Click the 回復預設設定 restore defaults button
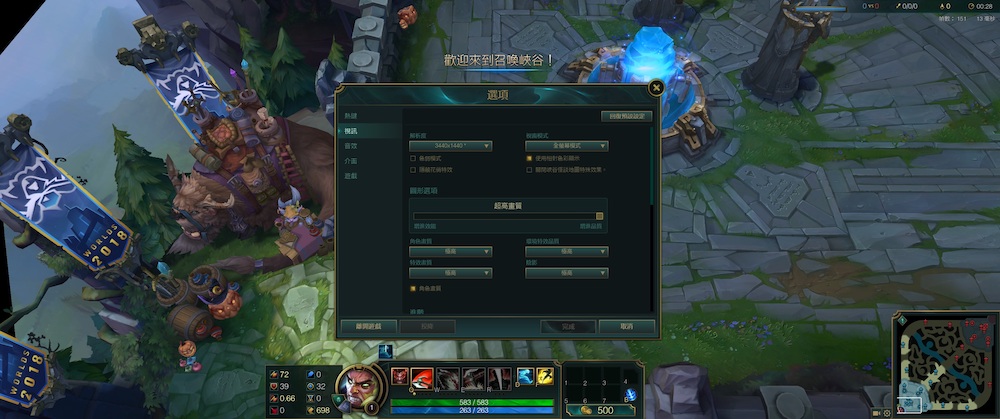The image size is (1000, 419). [626, 116]
